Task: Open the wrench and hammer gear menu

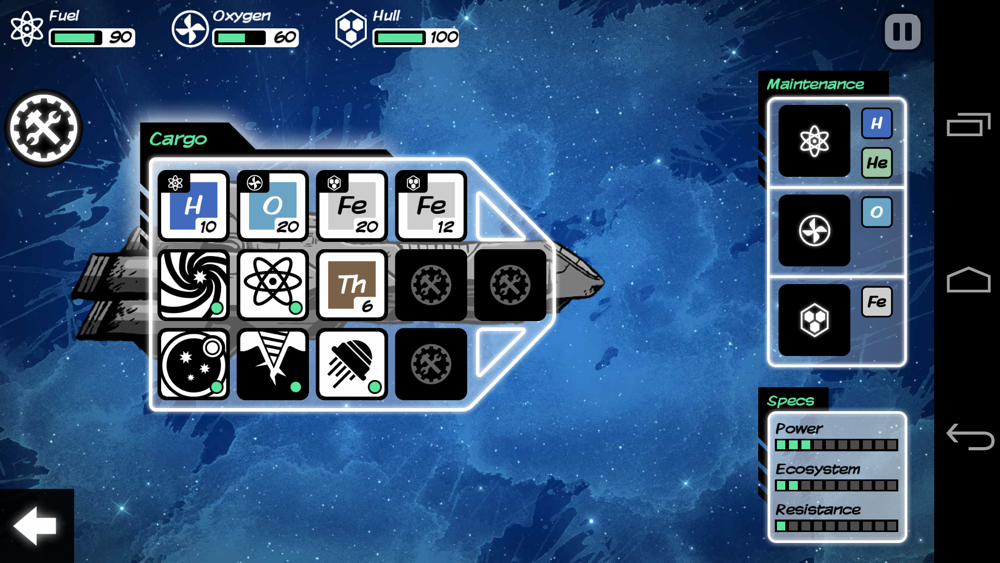Action: pos(44,128)
